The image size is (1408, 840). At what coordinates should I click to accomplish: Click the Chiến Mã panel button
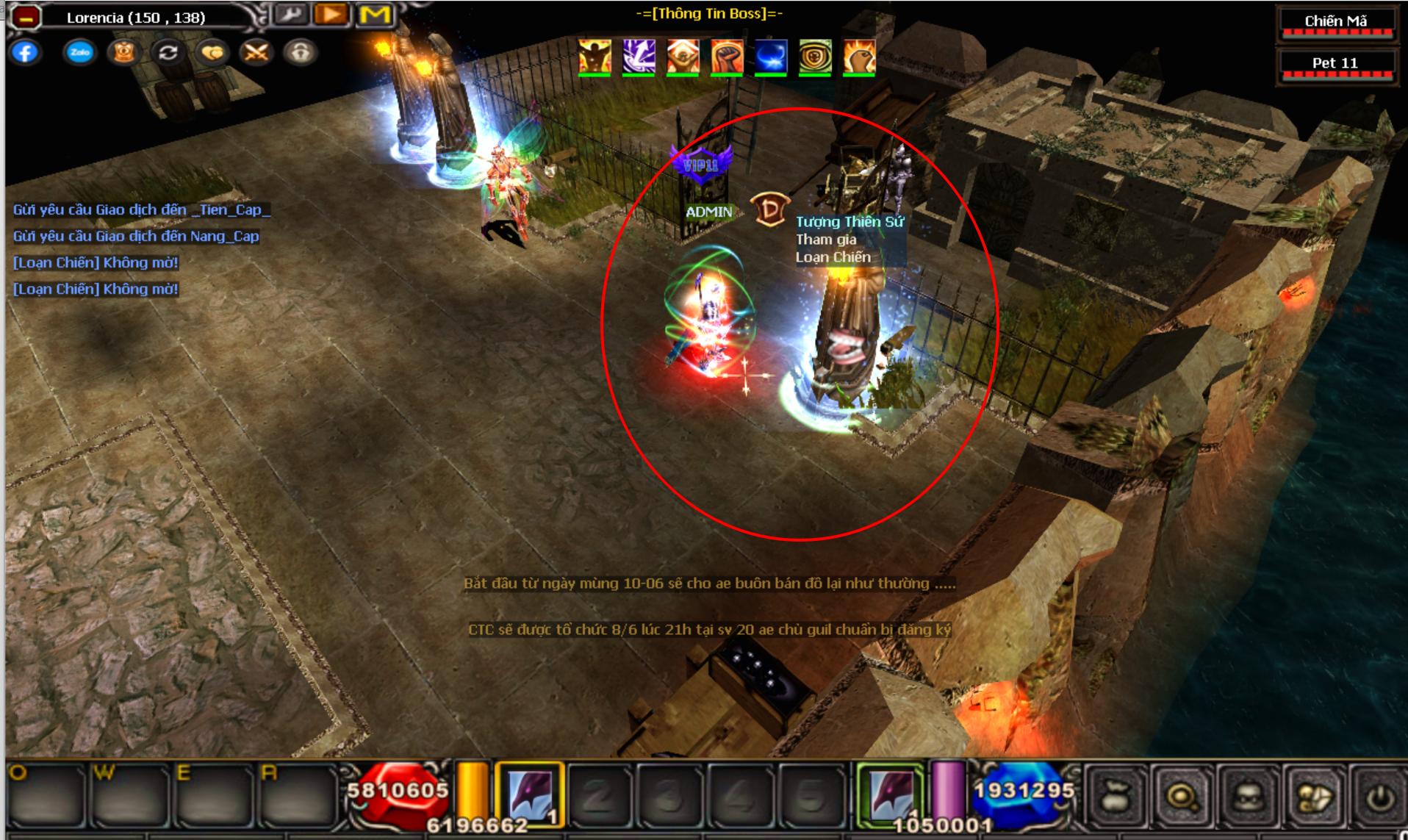click(1336, 21)
